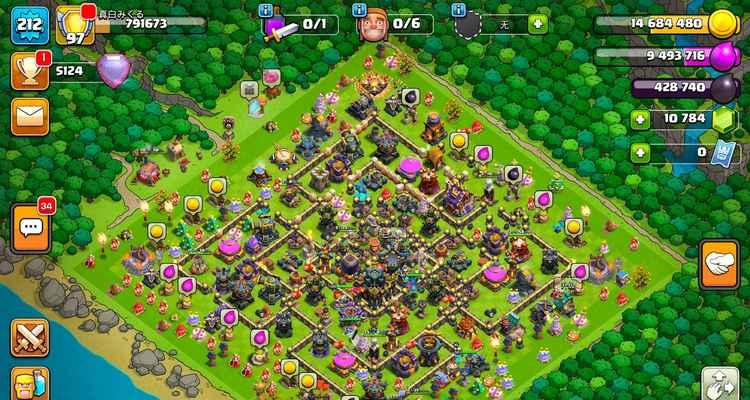Add a shield with the green plus

pos(539,22)
